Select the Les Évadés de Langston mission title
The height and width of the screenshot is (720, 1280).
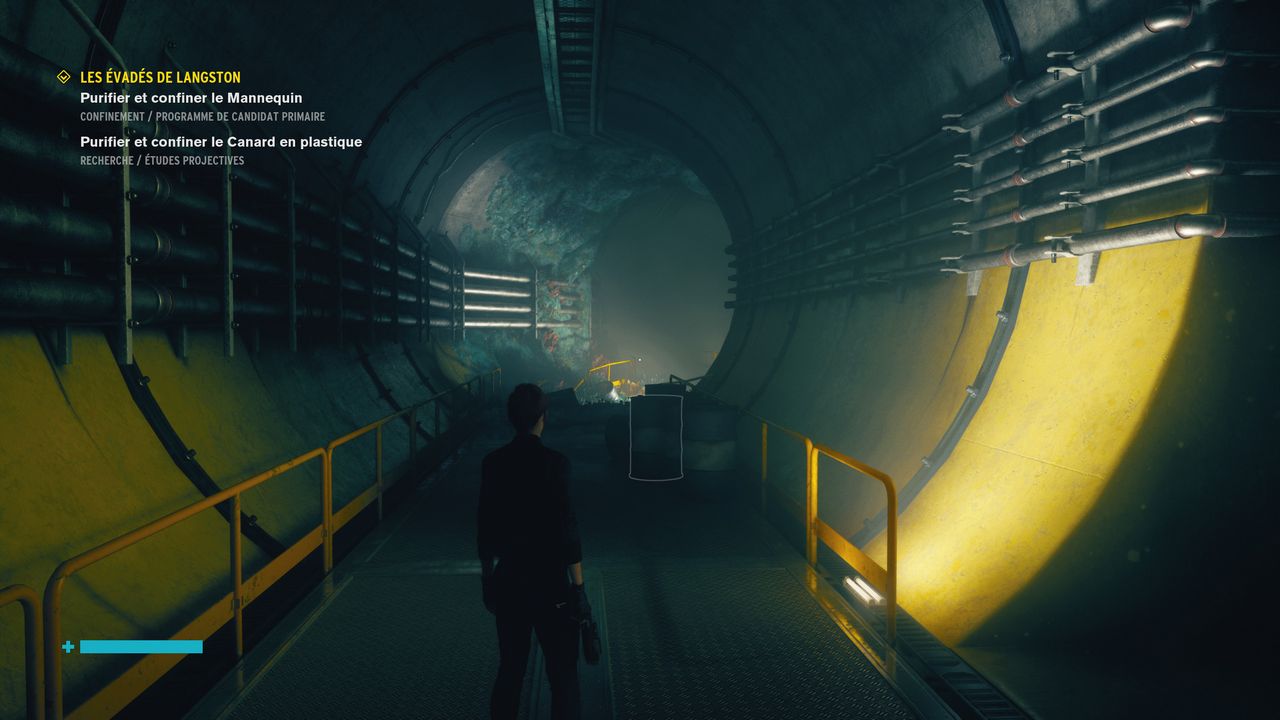pyautogui.click(x=160, y=77)
